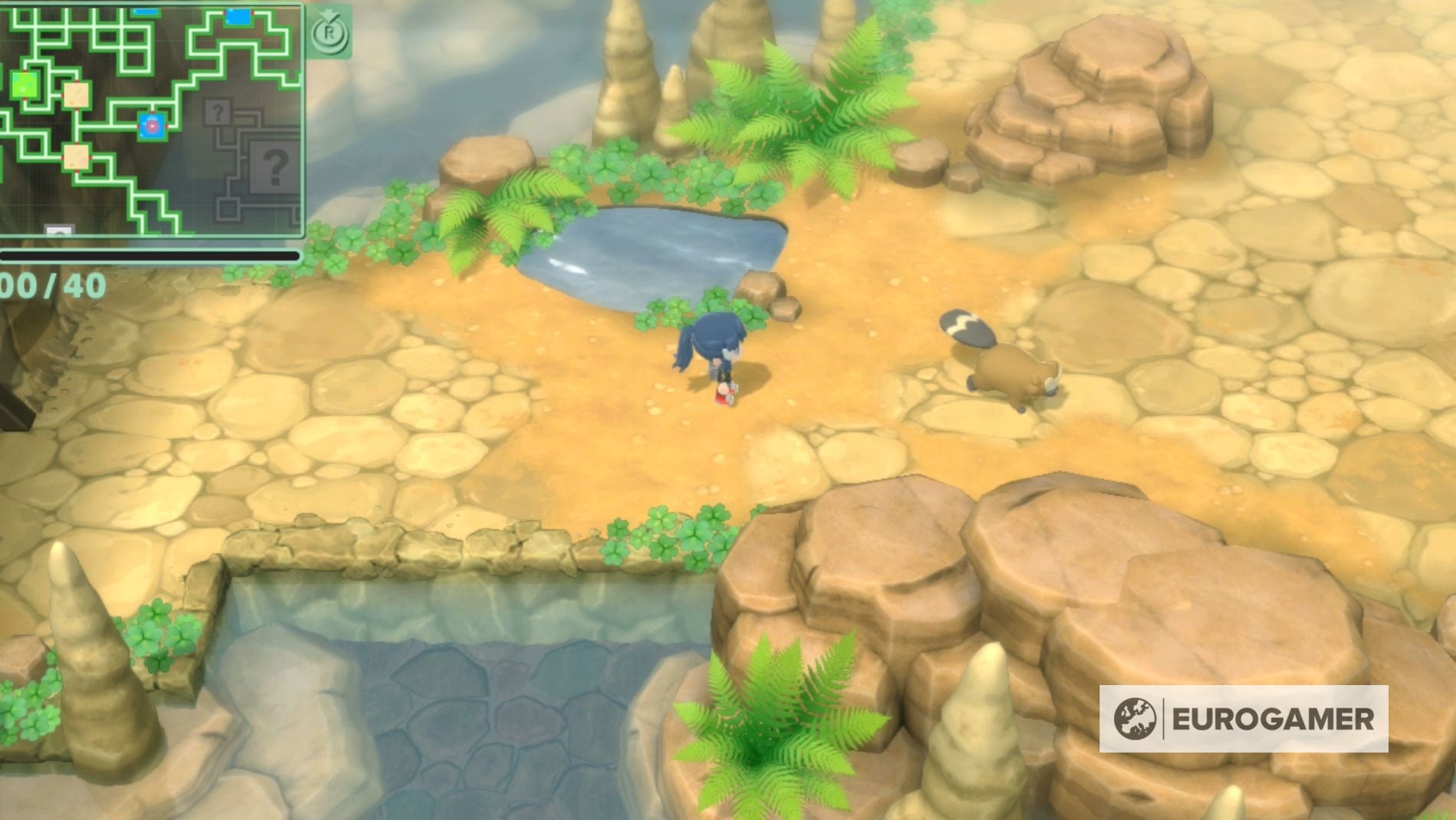The width and height of the screenshot is (1456, 820).
Task: Select the pink player marker on the minimap
Action: (152, 125)
